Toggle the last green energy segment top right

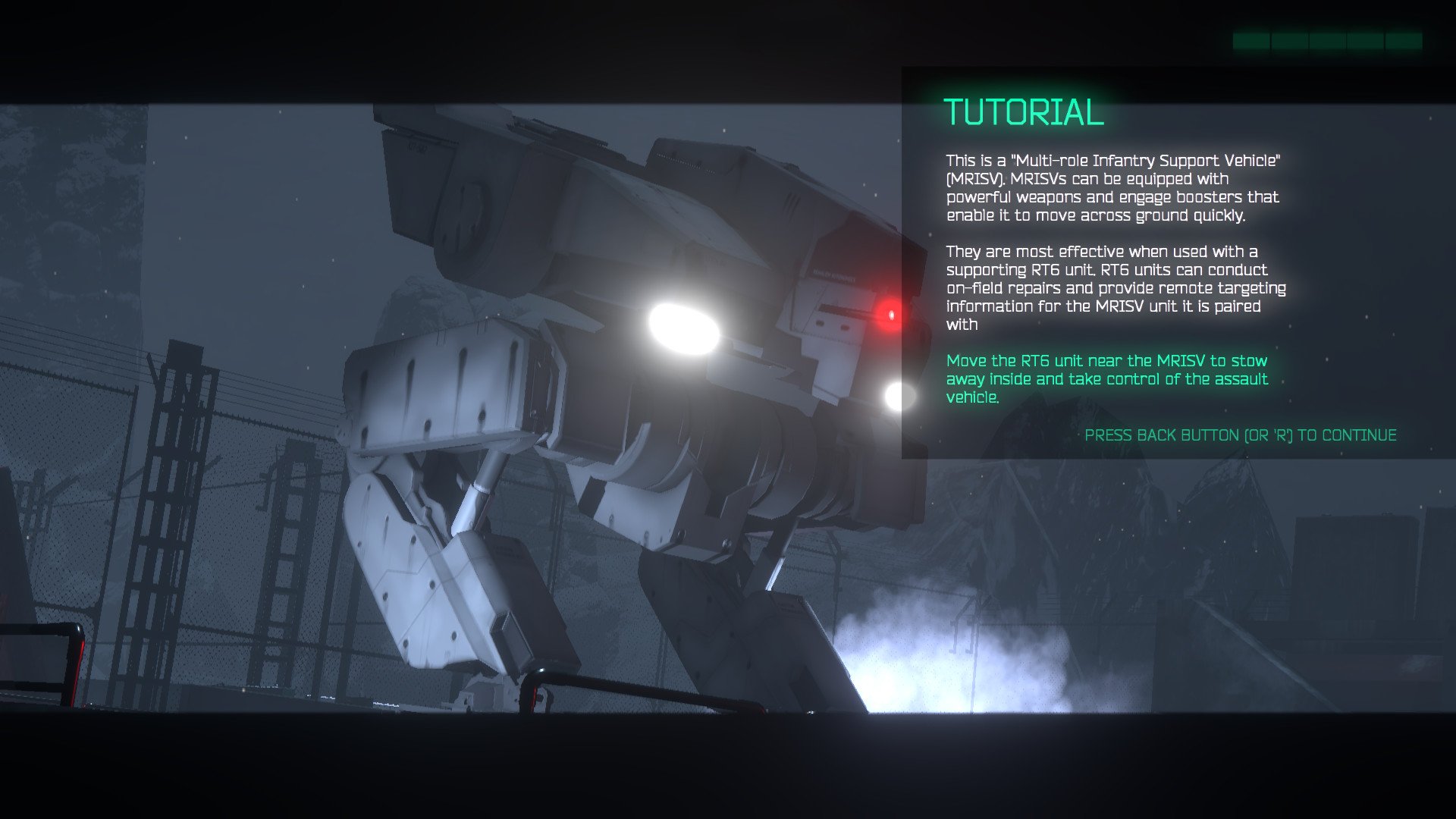1404,42
